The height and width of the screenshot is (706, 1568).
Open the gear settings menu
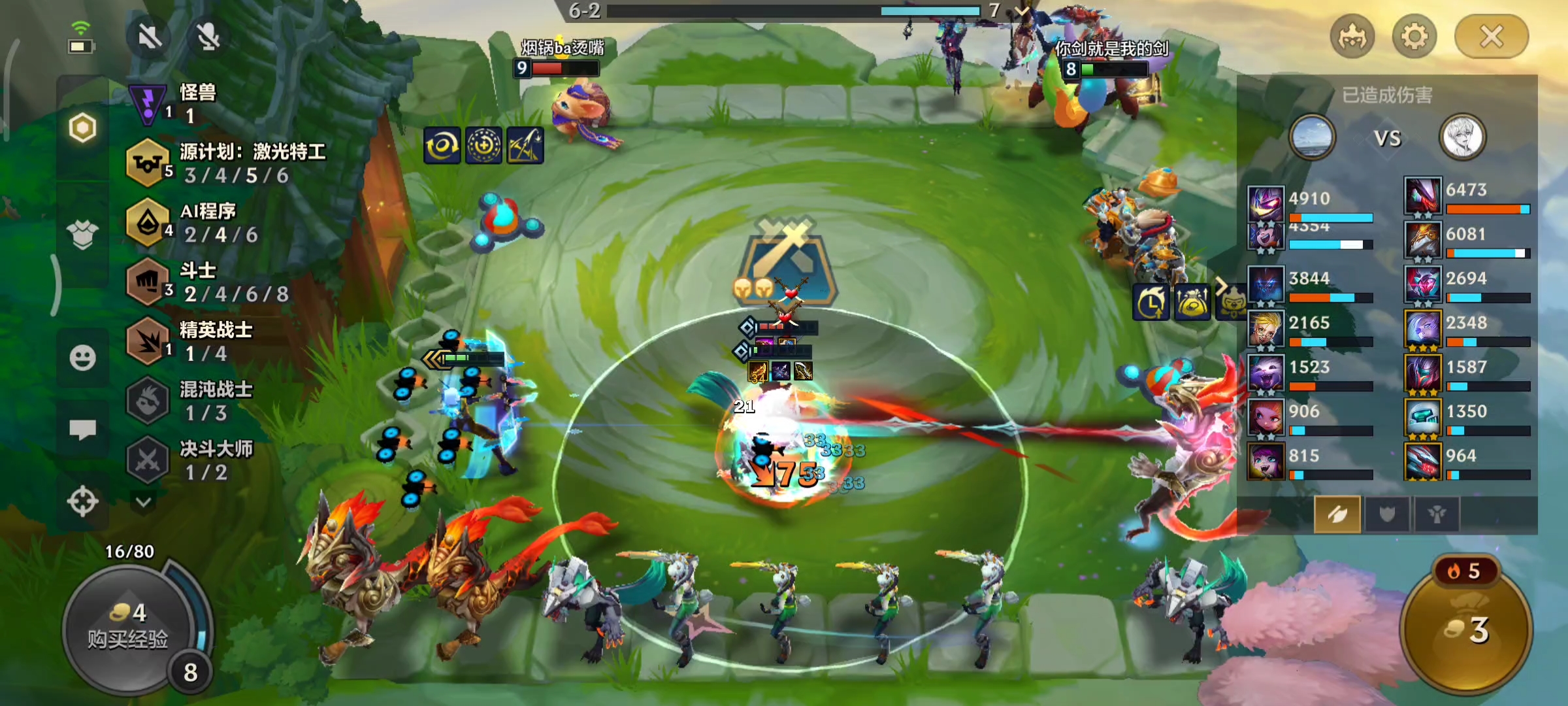tap(1414, 37)
